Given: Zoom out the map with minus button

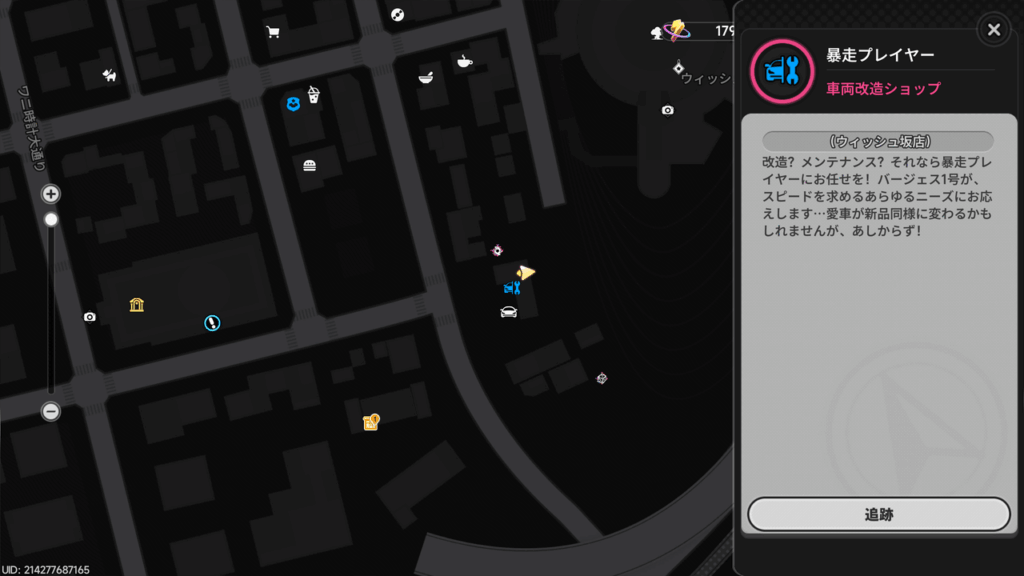Looking at the screenshot, I should [x=51, y=411].
